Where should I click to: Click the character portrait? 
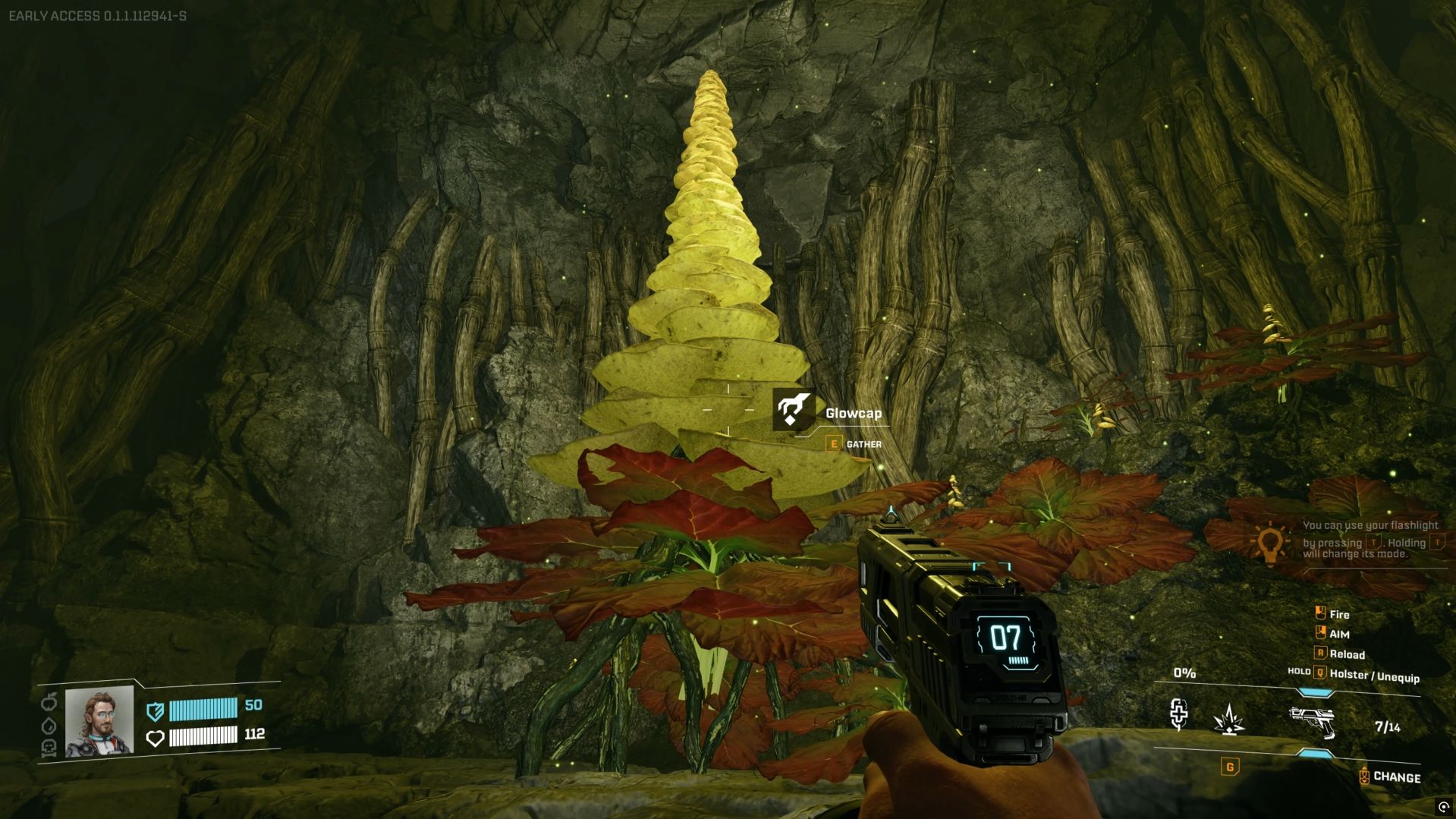tap(99, 721)
